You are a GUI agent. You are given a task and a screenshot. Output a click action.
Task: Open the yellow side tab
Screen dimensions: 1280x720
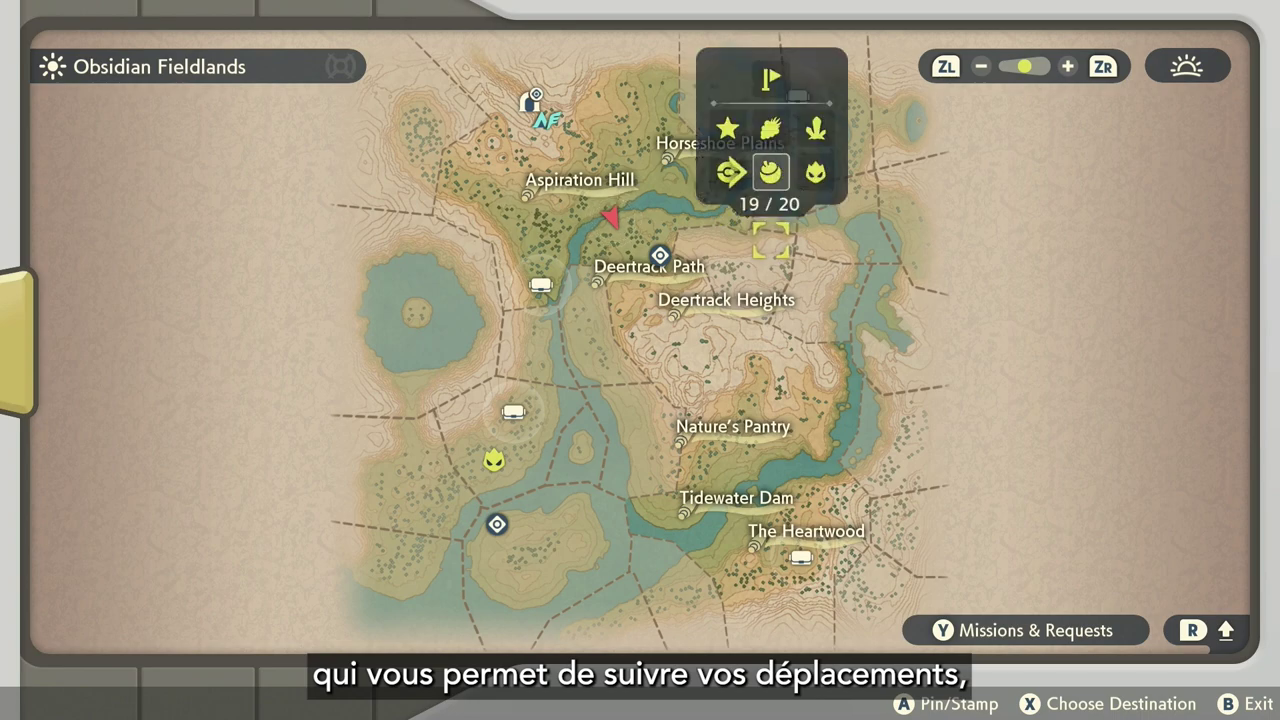pos(16,342)
